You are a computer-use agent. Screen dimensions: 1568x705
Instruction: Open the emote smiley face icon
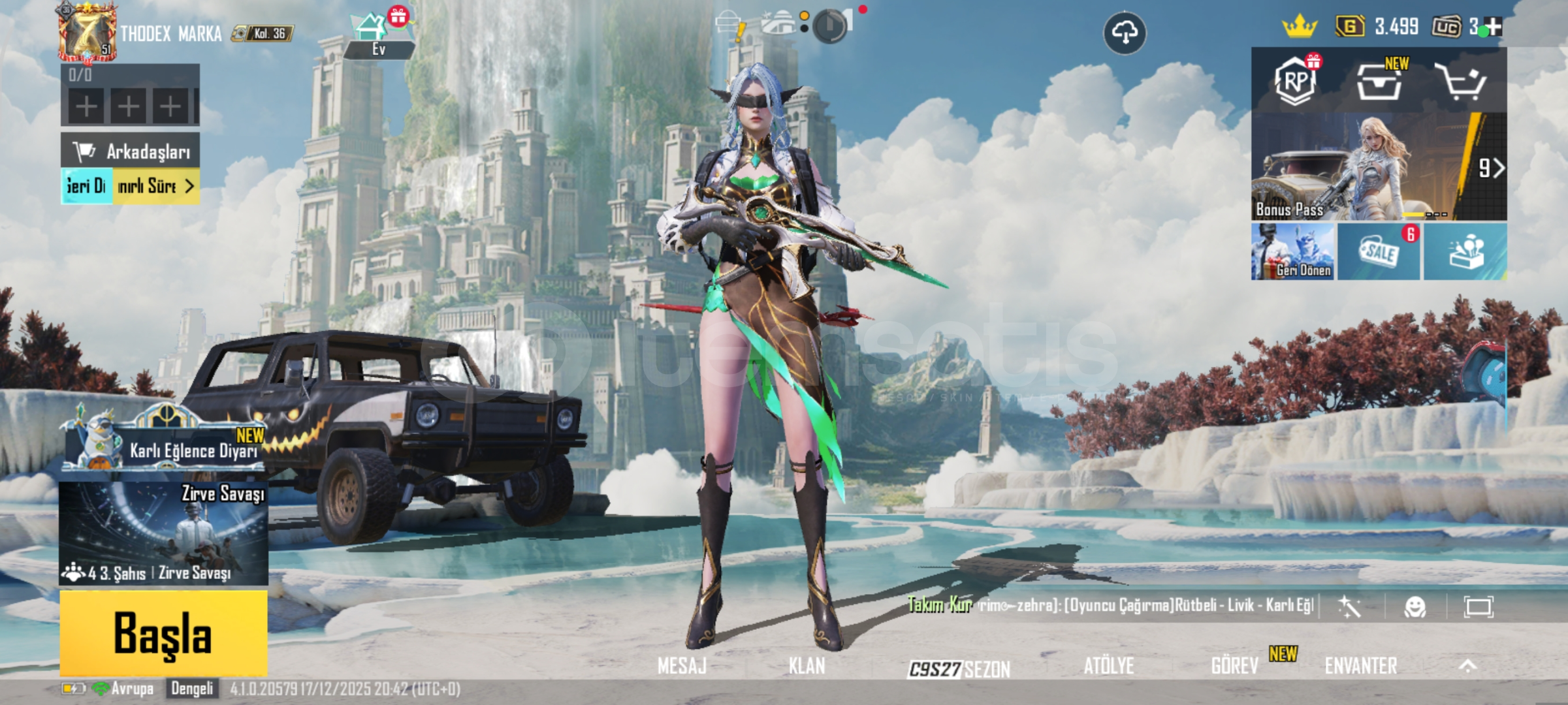tap(1415, 607)
